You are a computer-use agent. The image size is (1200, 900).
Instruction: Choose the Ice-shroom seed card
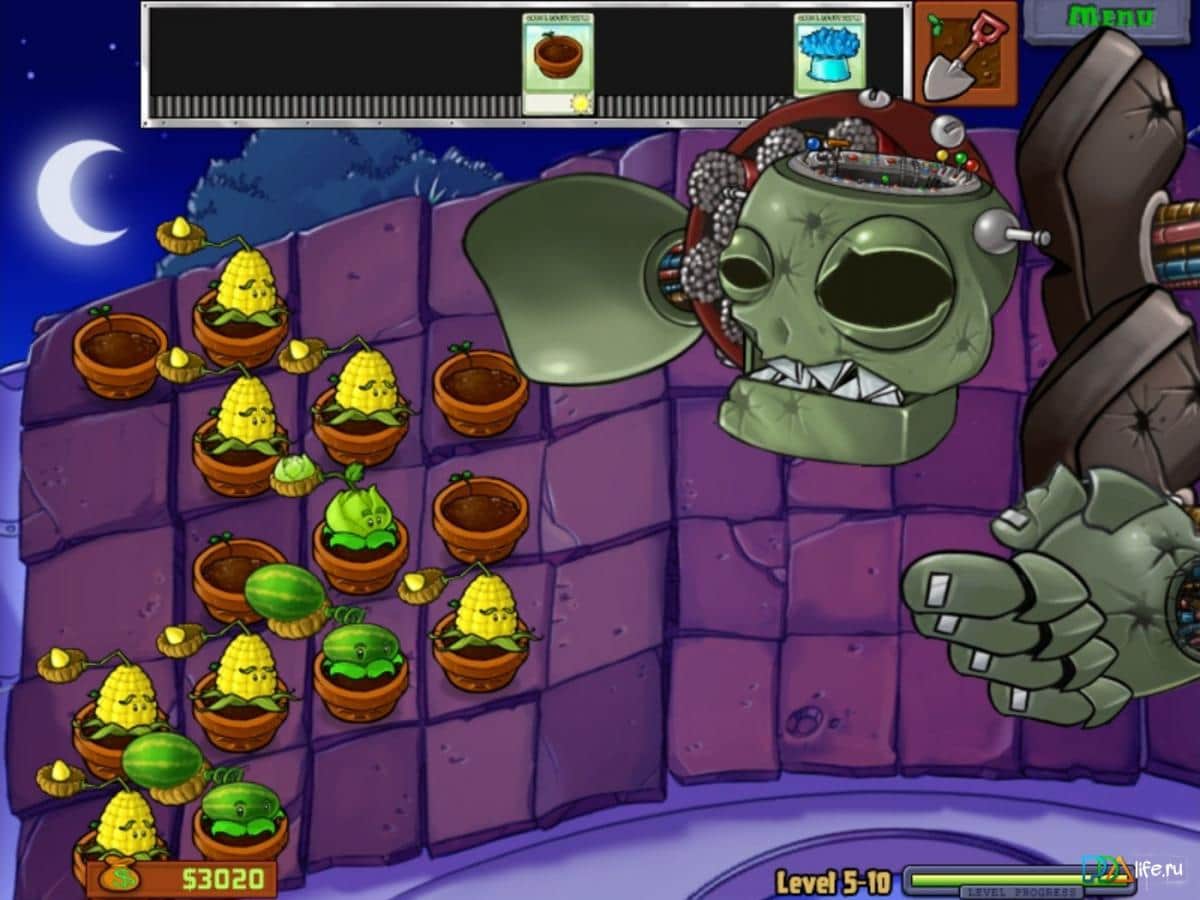[829, 56]
